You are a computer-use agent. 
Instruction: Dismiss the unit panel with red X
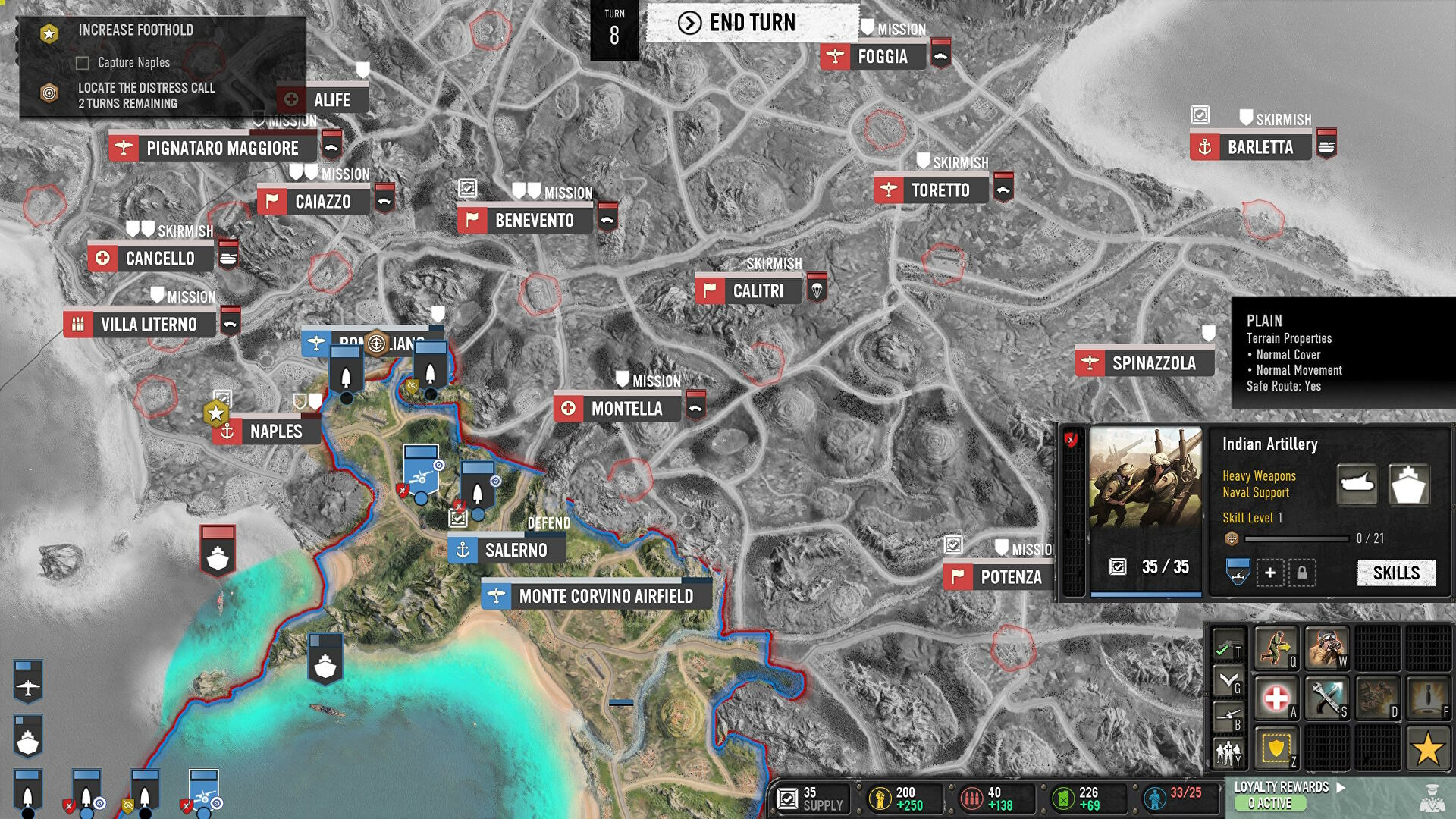(1072, 439)
